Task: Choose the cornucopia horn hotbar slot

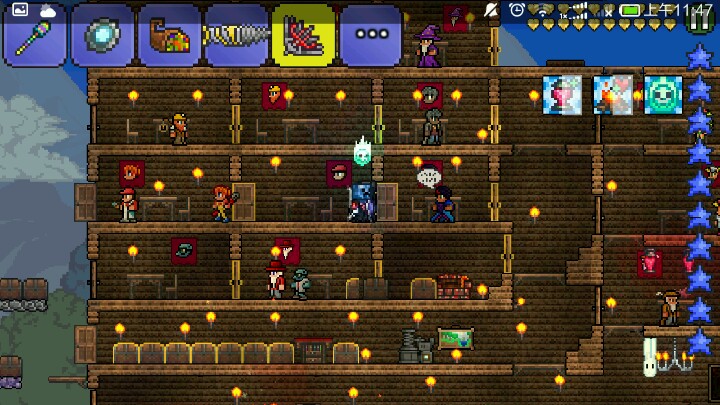Action: pyautogui.click(x=169, y=35)
